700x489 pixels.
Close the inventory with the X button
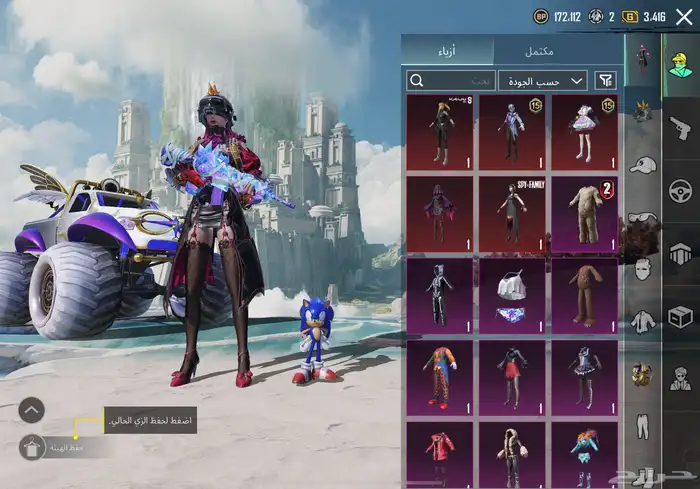(684, 16)
